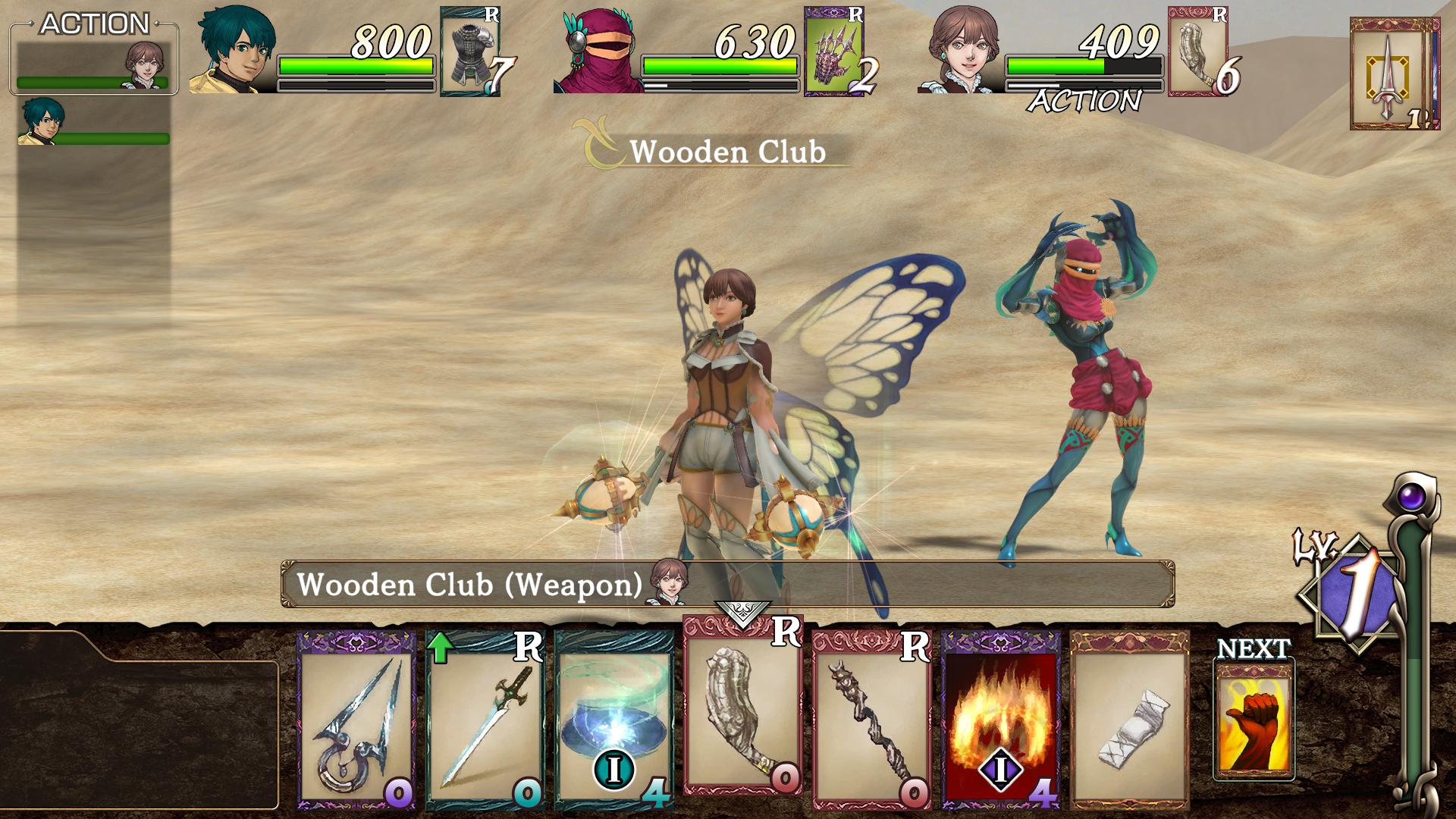Play the blue water vortex card

(x=614, y=720)
